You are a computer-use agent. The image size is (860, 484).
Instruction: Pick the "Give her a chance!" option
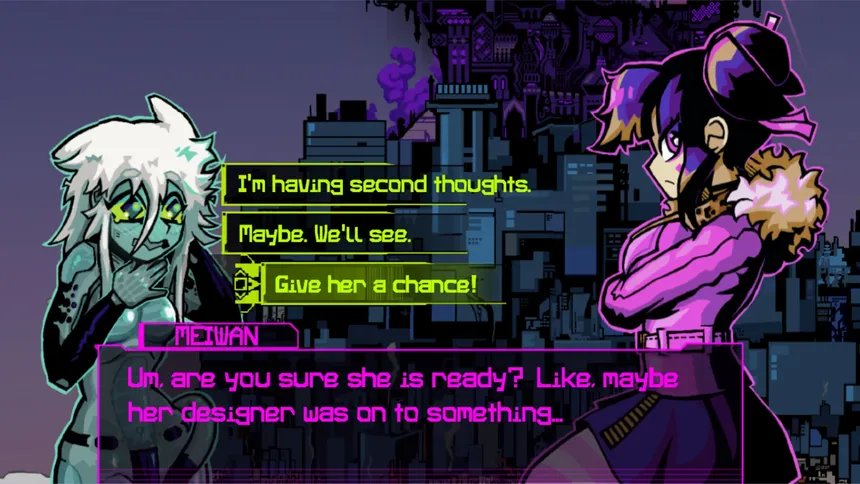[x=375, y=285]
